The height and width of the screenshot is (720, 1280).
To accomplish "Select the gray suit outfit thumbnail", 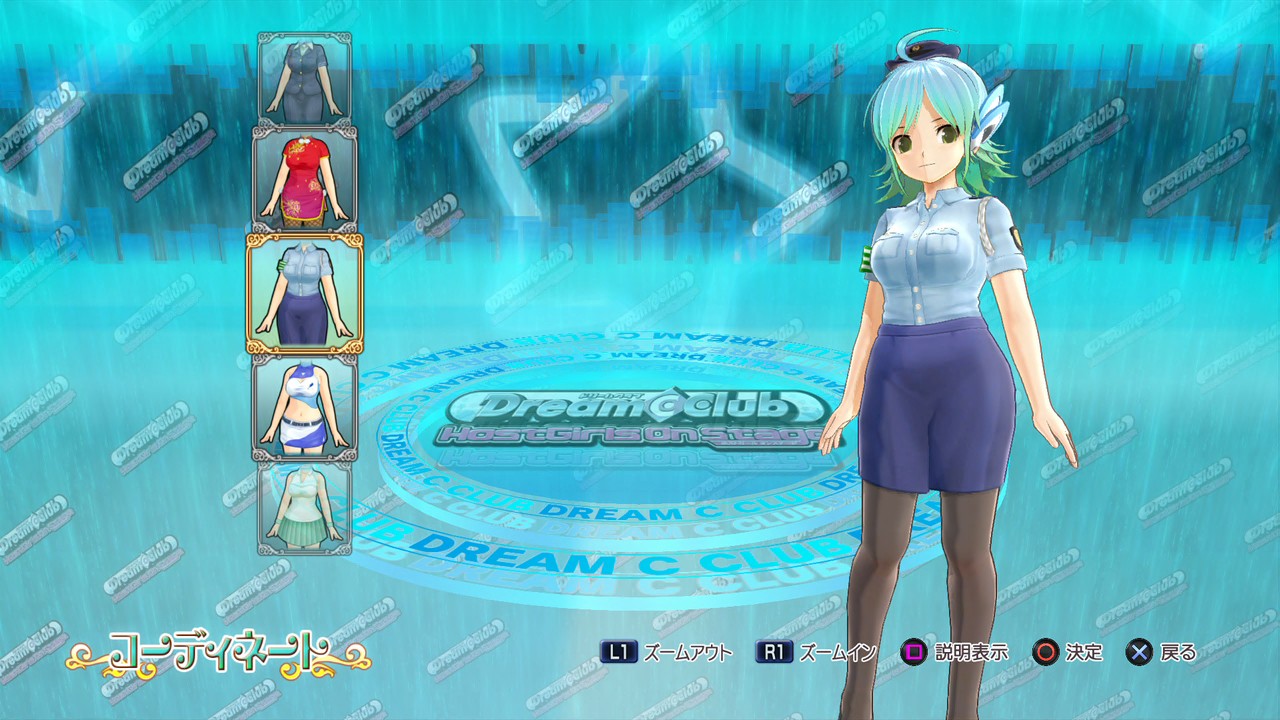I will [305, 78].
